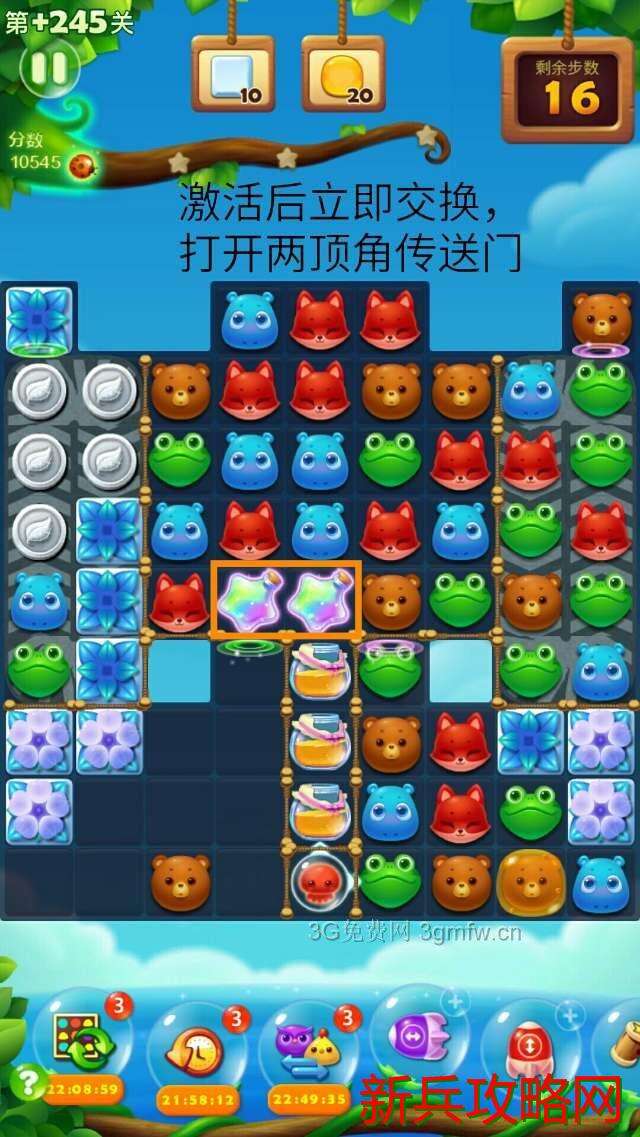Tap the red octopus bubble tile
Screen dimensions: 640x1137
coord(320,881)
